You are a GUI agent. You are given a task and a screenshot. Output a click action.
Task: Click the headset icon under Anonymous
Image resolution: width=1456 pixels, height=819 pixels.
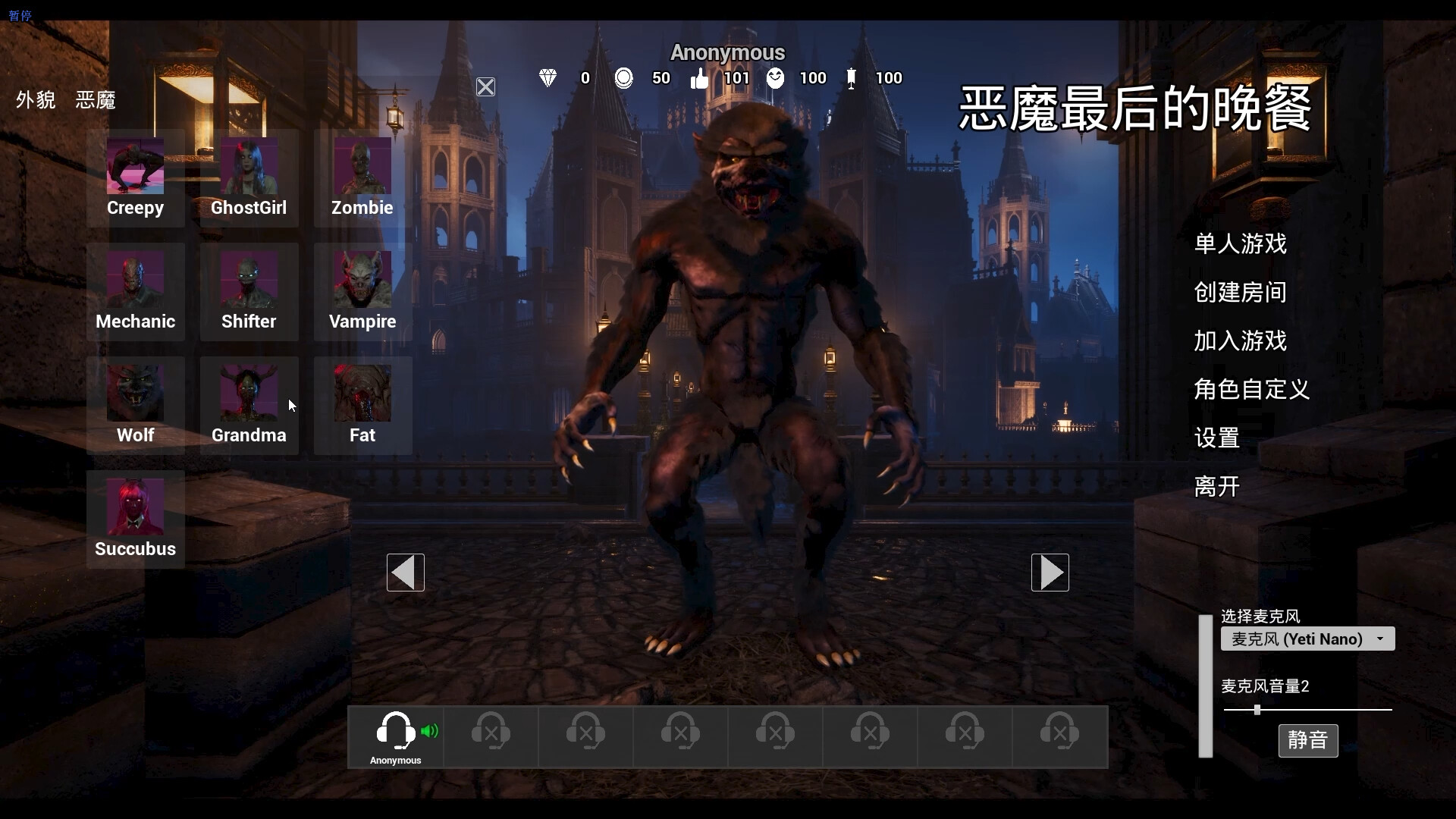click(x=395, y=730)
